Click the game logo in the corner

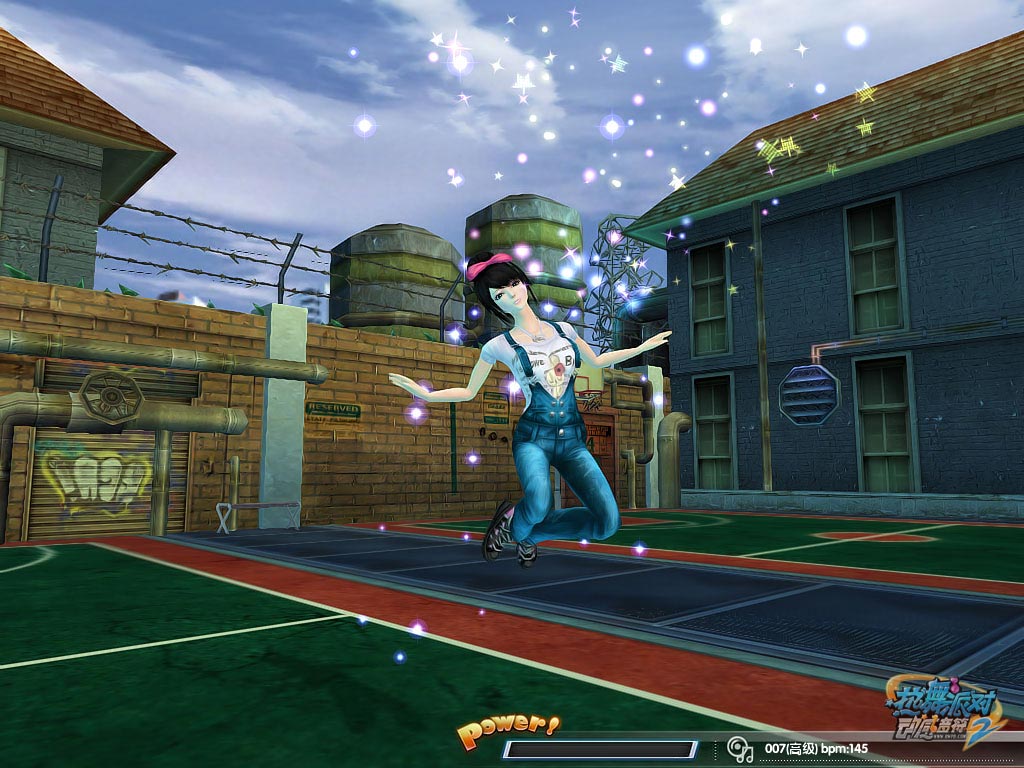tap(944, 711)
